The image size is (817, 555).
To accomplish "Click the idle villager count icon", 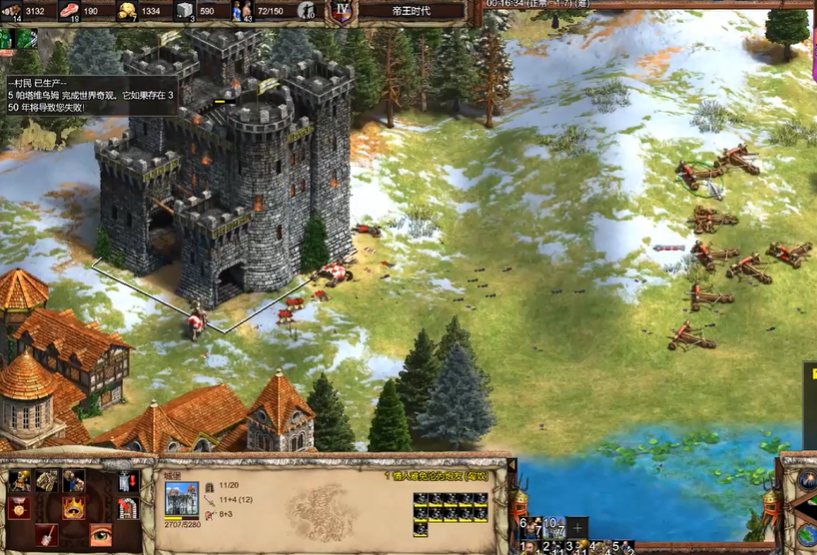I will pos(308,11).
